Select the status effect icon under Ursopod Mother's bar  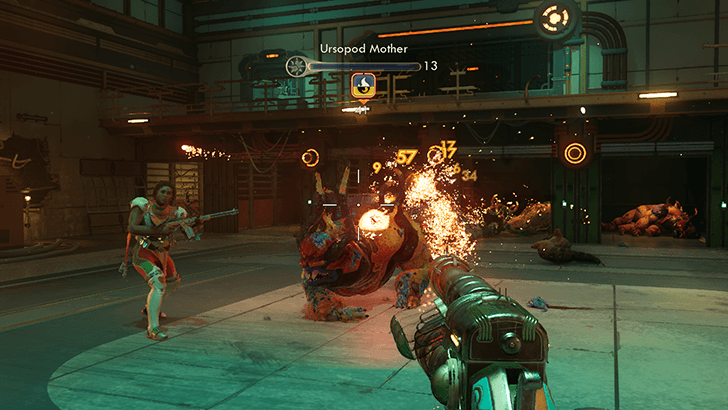pyautogui.click(x=362, y=86)
